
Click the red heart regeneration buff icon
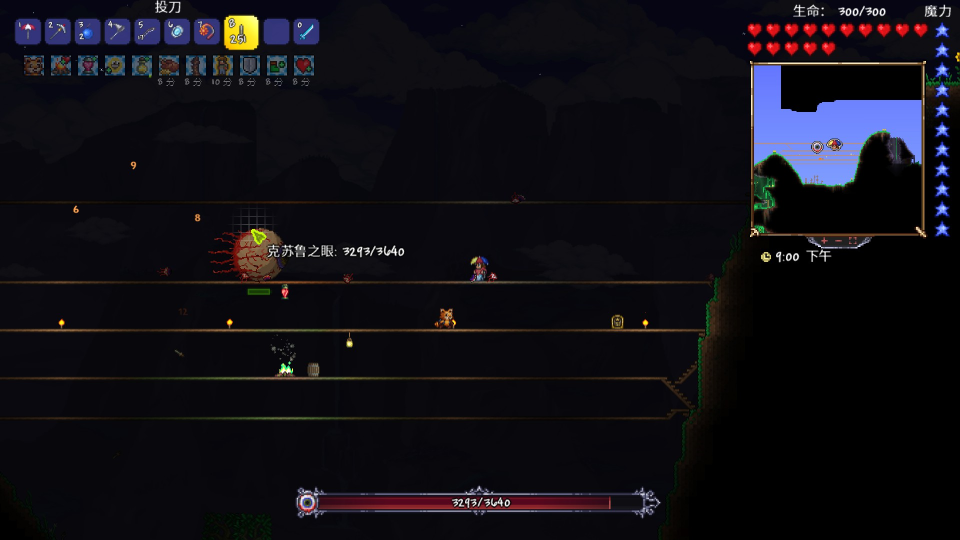point(303,66)
